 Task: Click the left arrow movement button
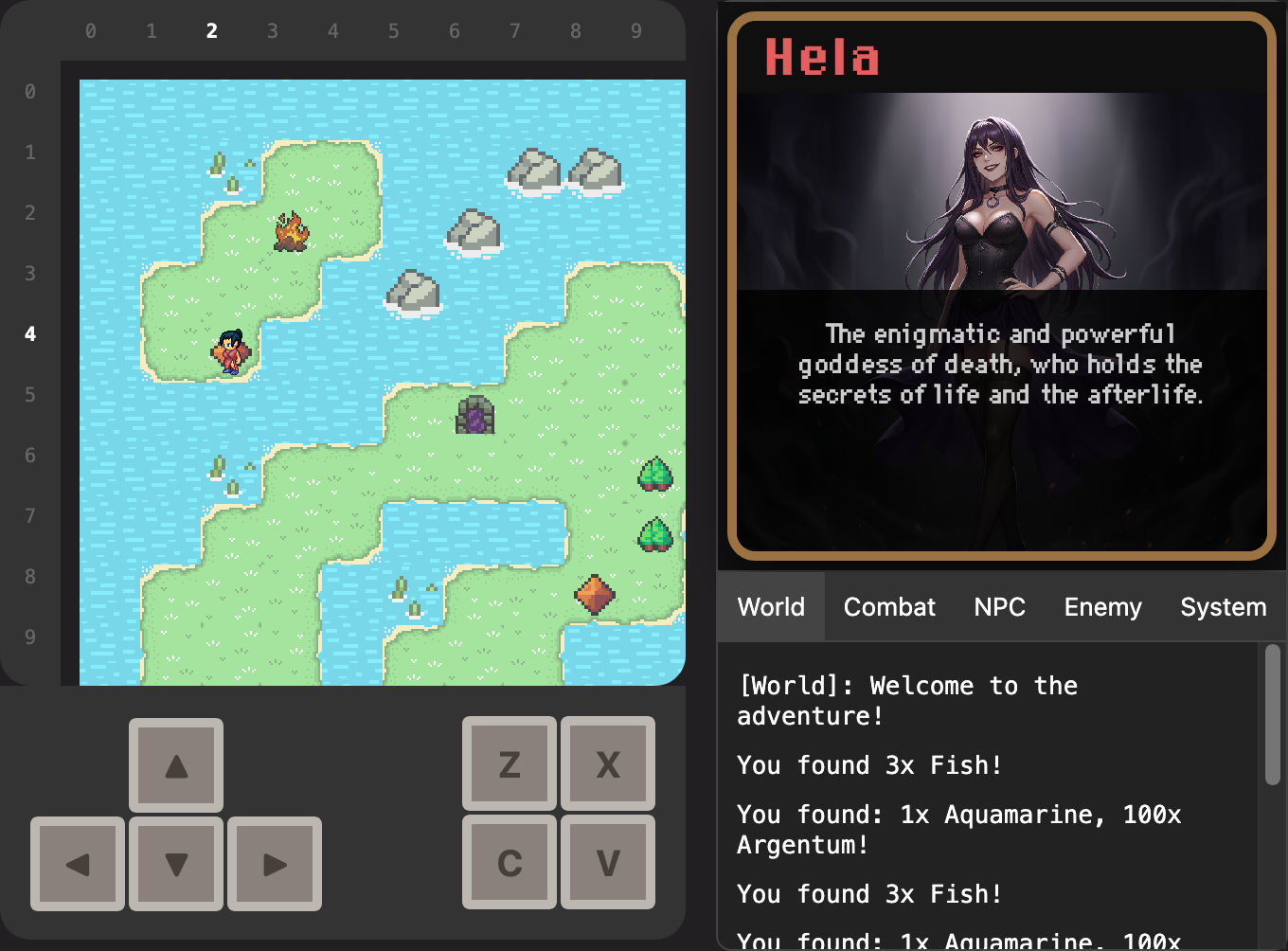[x=78, y=864]
